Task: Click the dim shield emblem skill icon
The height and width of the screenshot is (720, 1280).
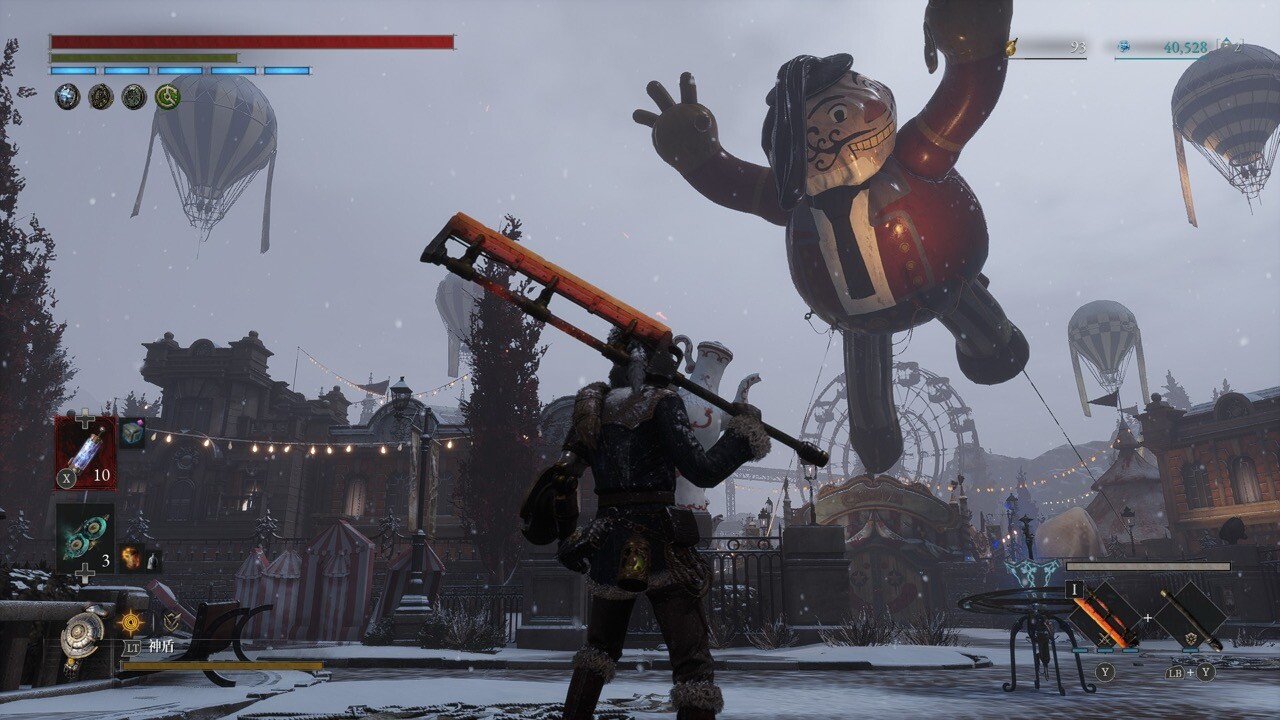Action: click(172, 622)
